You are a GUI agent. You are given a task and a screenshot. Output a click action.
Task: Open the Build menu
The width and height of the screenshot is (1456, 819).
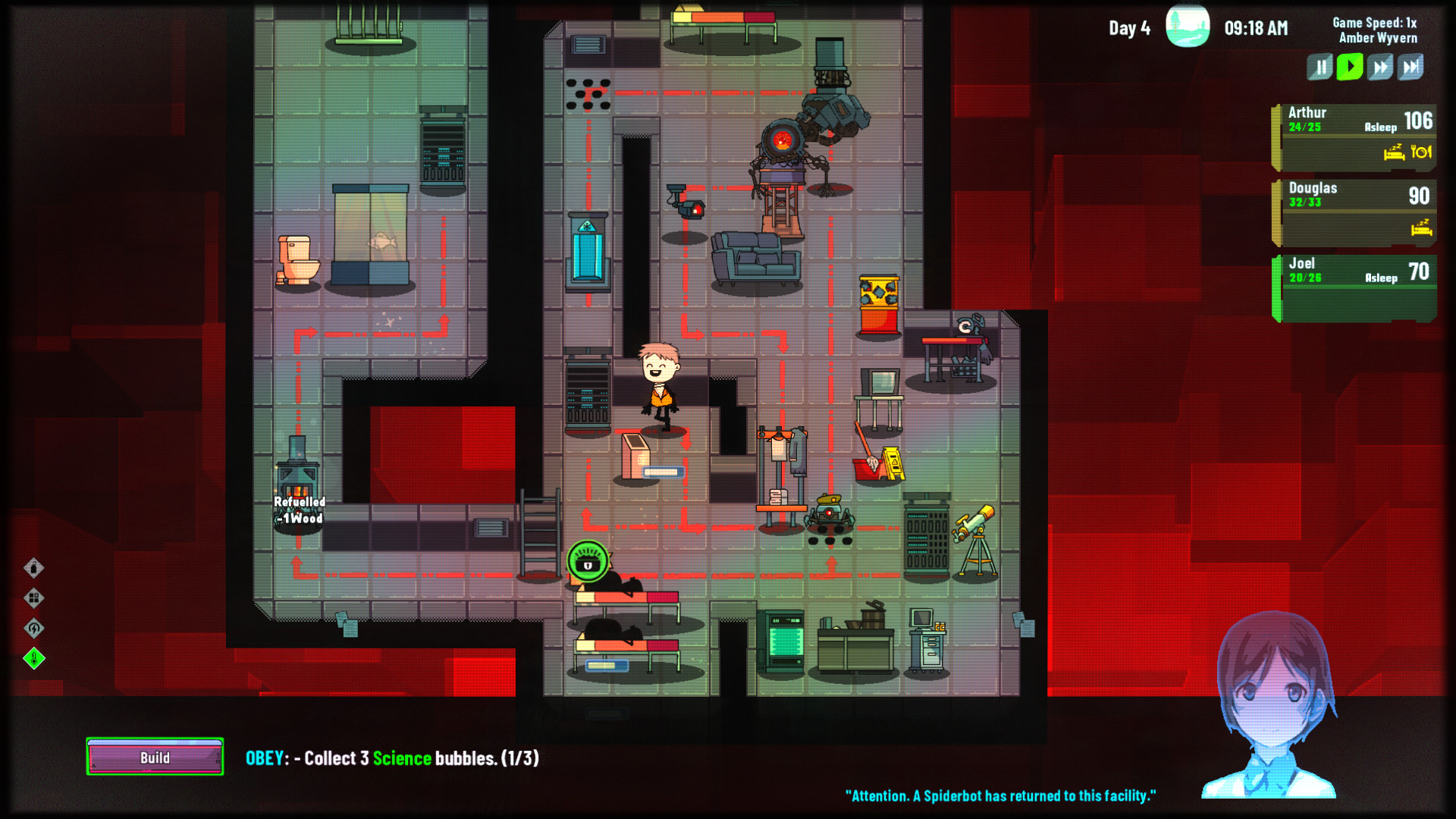pyautogui.click(x=154, y=757)
